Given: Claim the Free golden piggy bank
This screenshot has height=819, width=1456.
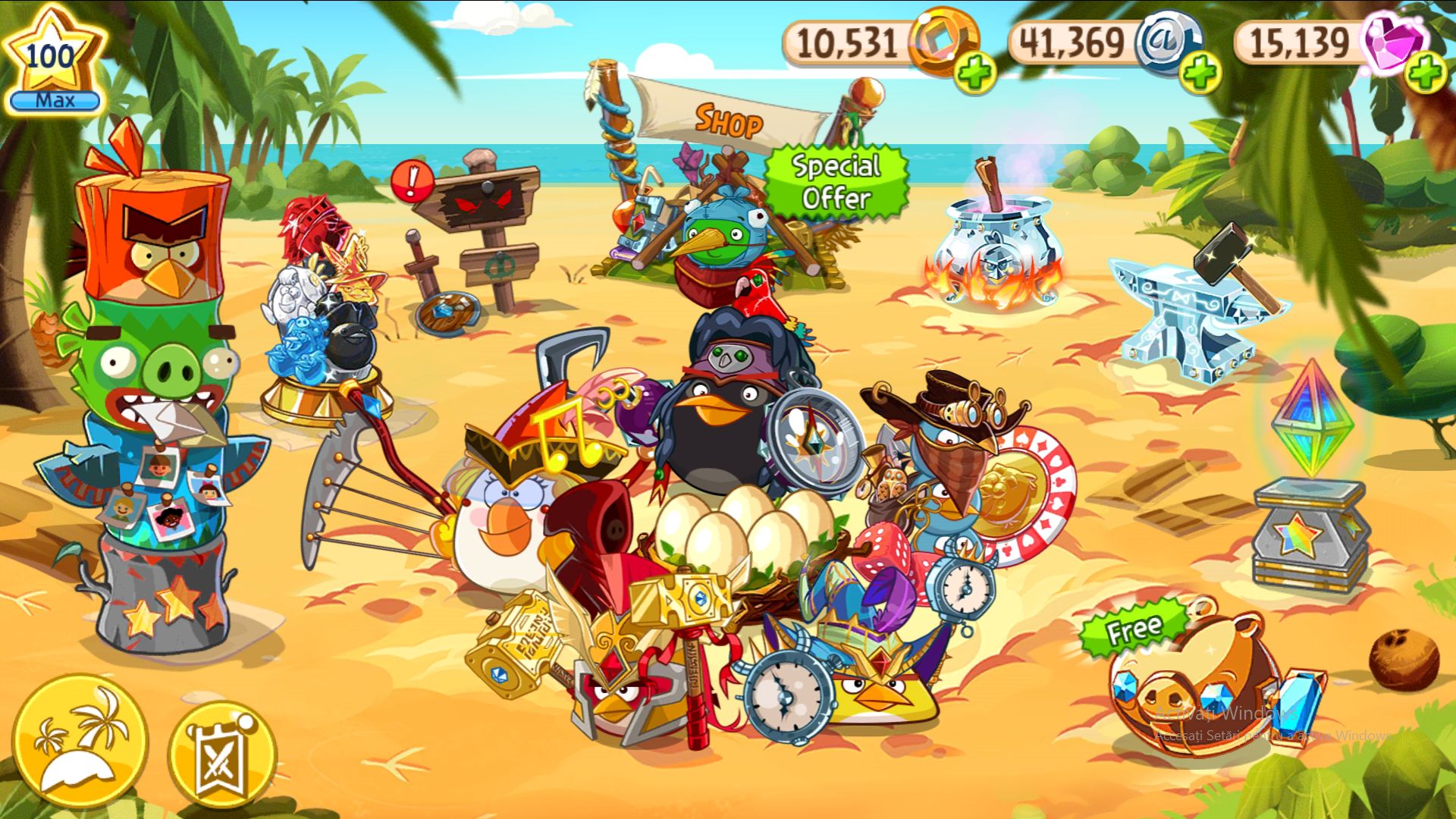Looking at the screenshot, I should click(1187, 681).
